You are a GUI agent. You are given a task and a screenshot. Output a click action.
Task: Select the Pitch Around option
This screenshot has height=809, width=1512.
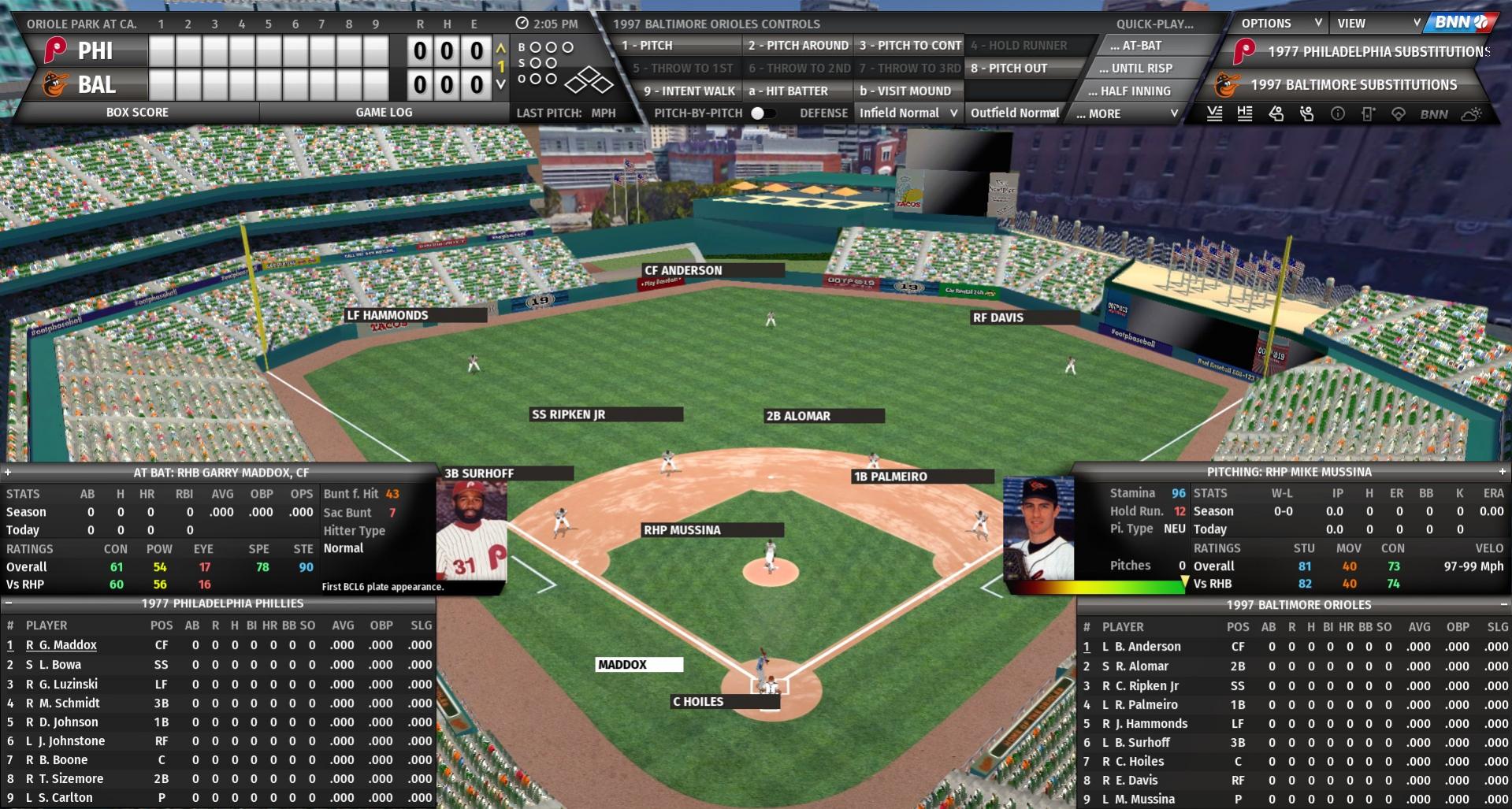click(x=797, y=46)
